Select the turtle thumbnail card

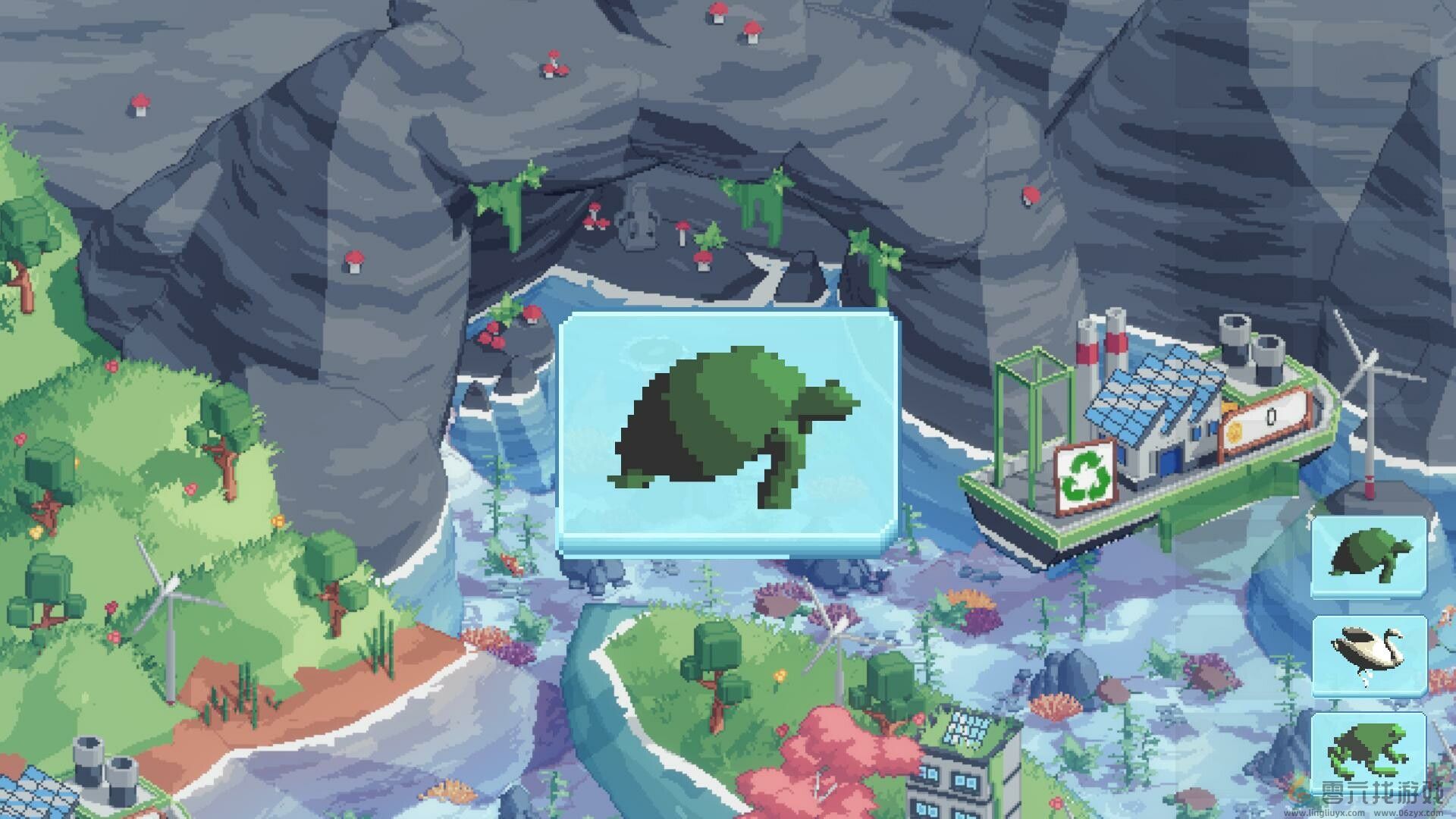1369,556
